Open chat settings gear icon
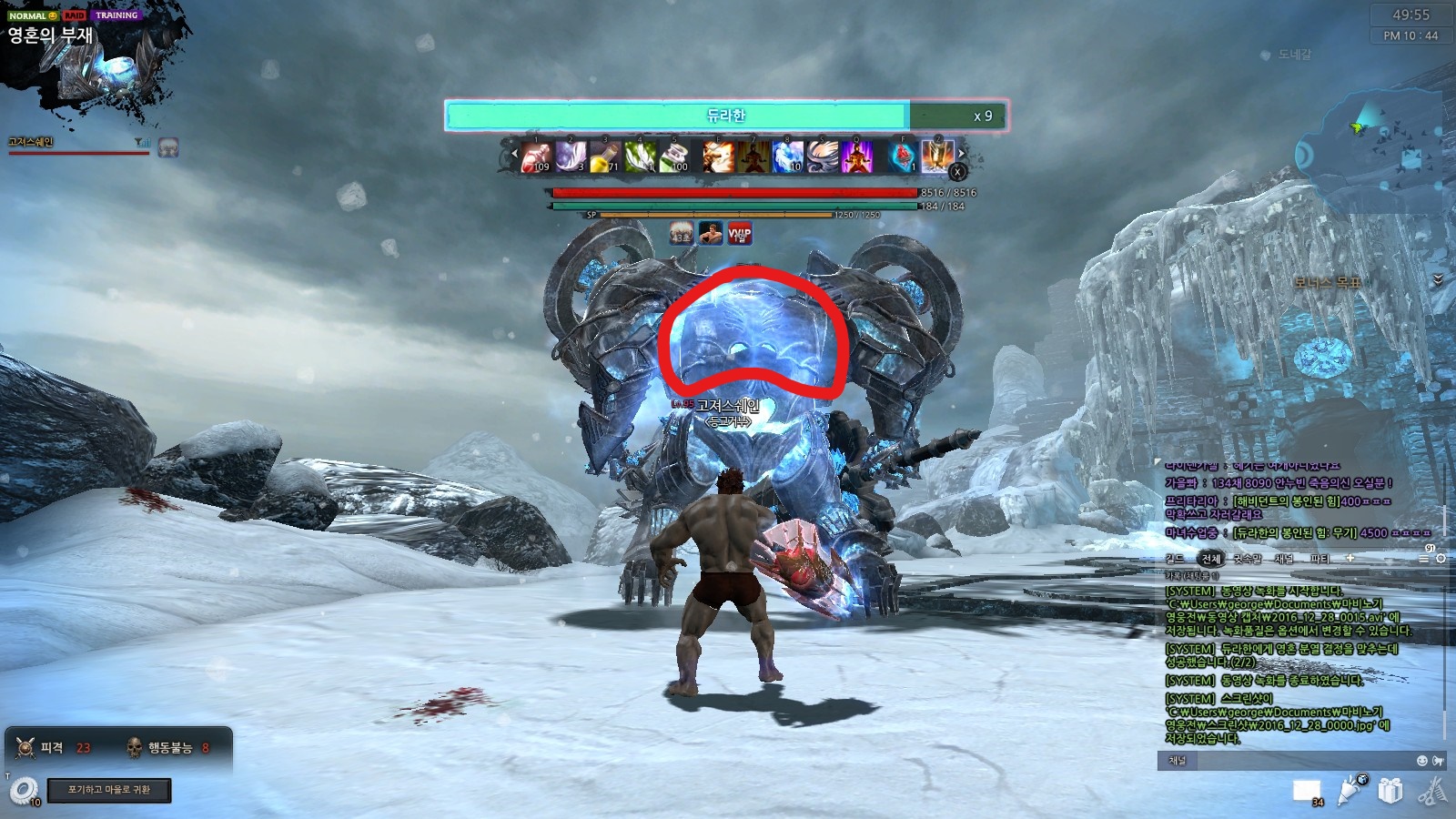The width and height of the screenshot is (1456, 819). (1441, 559)
